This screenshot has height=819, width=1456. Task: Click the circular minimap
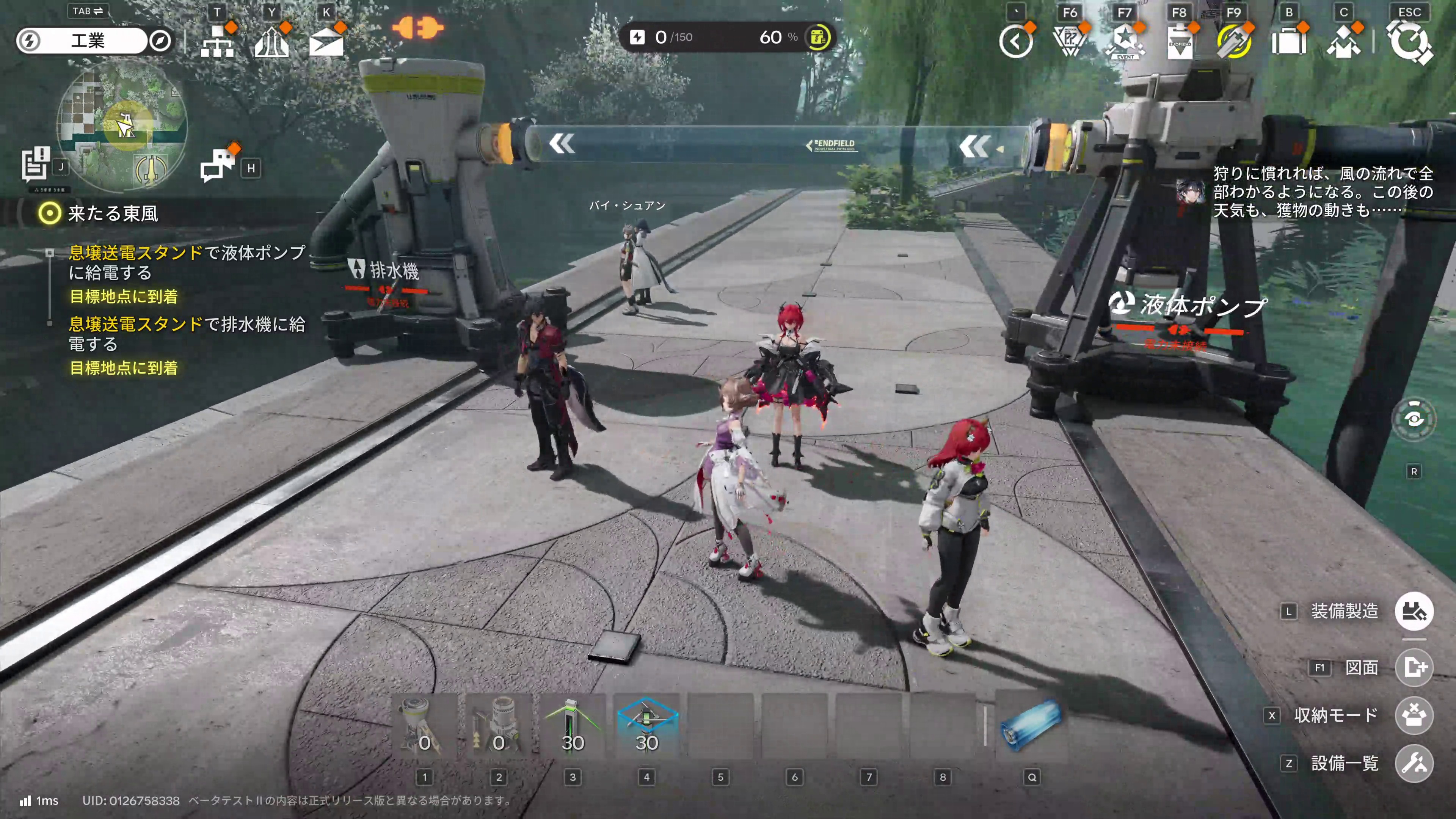(122, 126)
